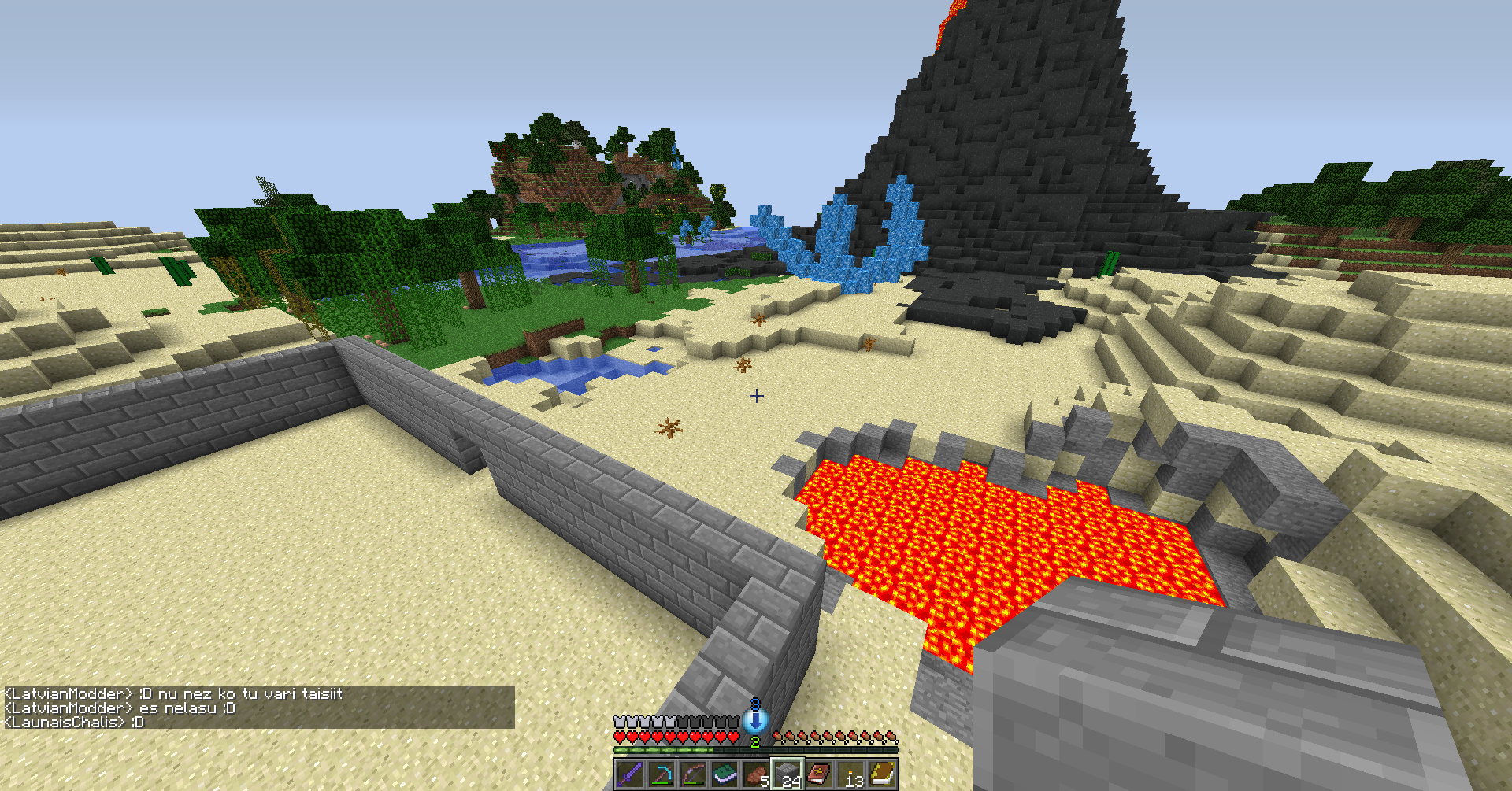Select the torch stack hotbar slot

click(x=850, y=774)
